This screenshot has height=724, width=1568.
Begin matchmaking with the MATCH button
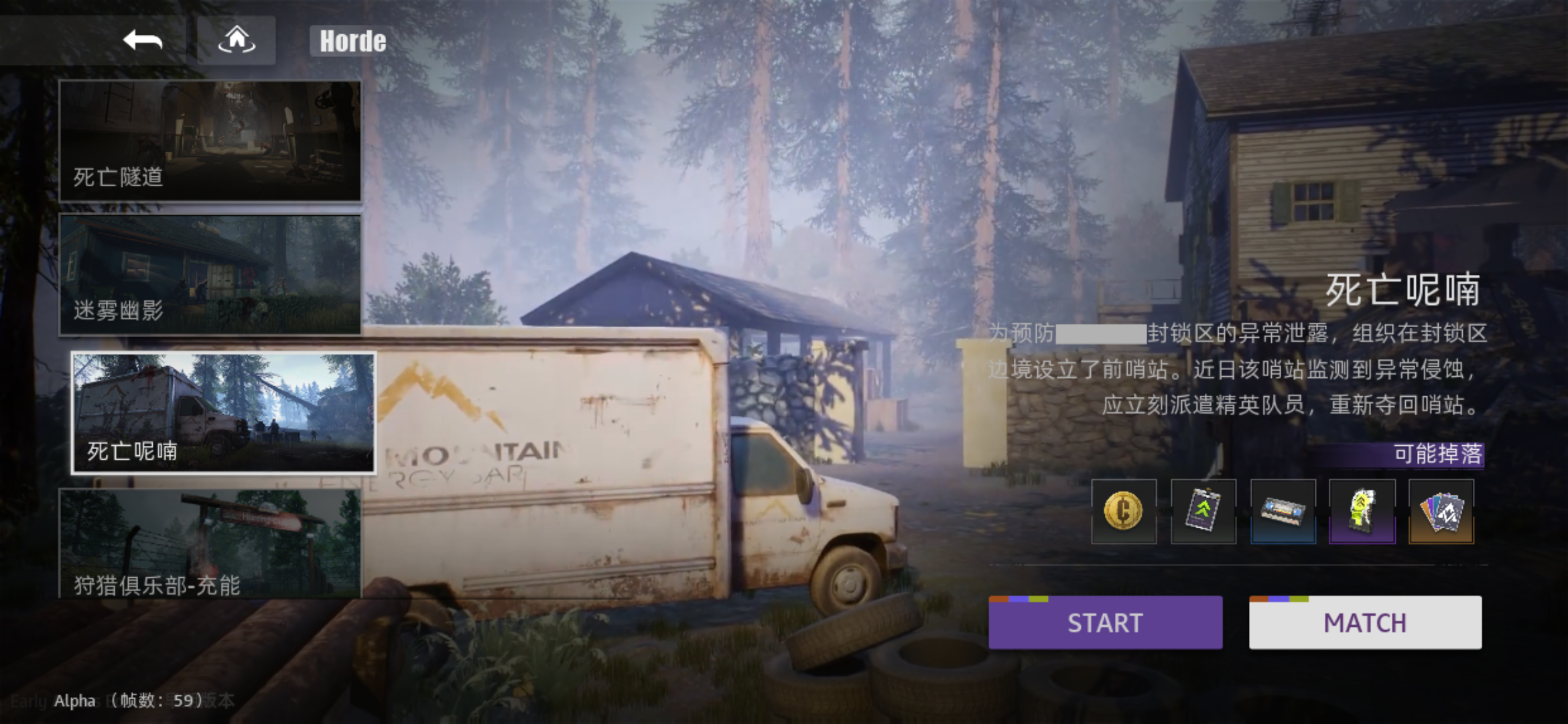coord(1365,623)
